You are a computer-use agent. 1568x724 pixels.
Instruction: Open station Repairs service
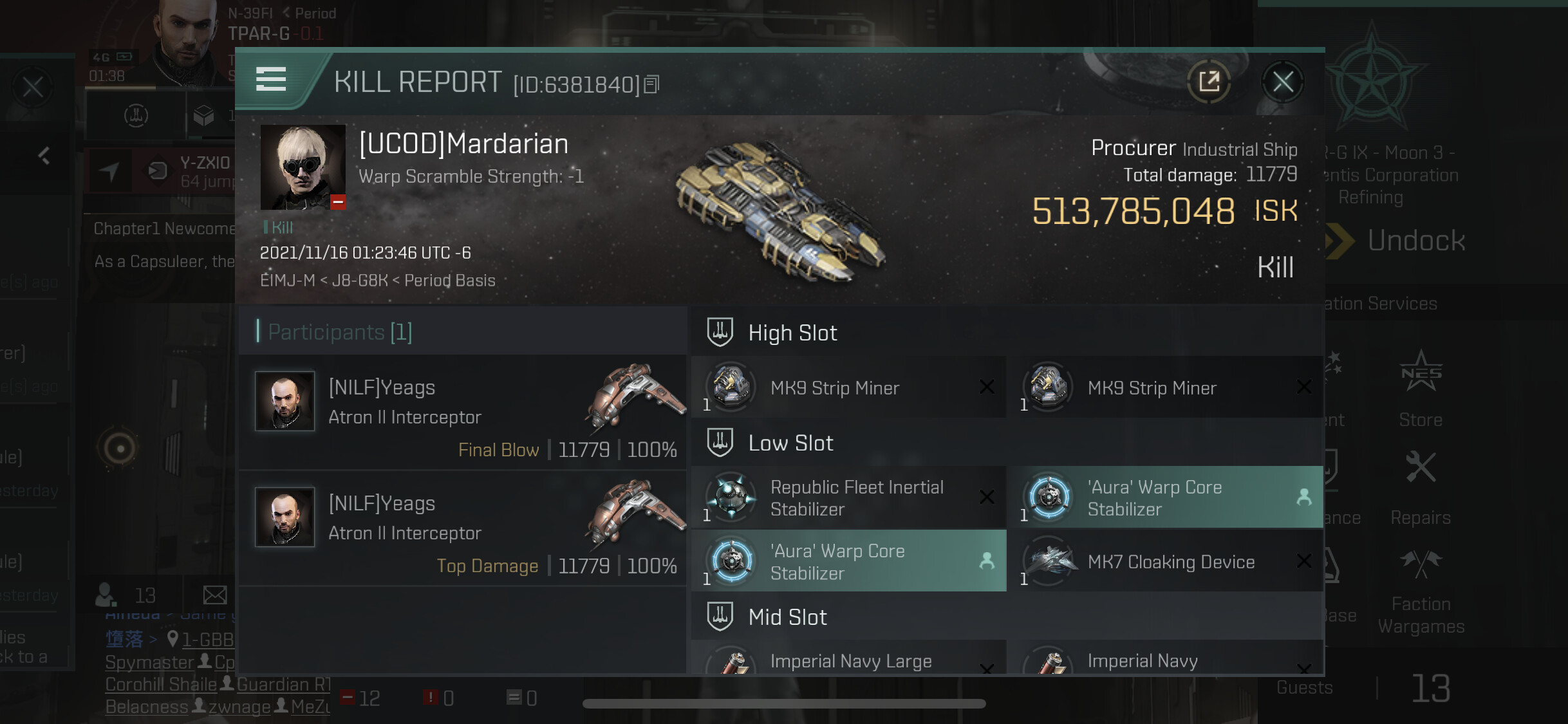click(x=1421, y=488)
